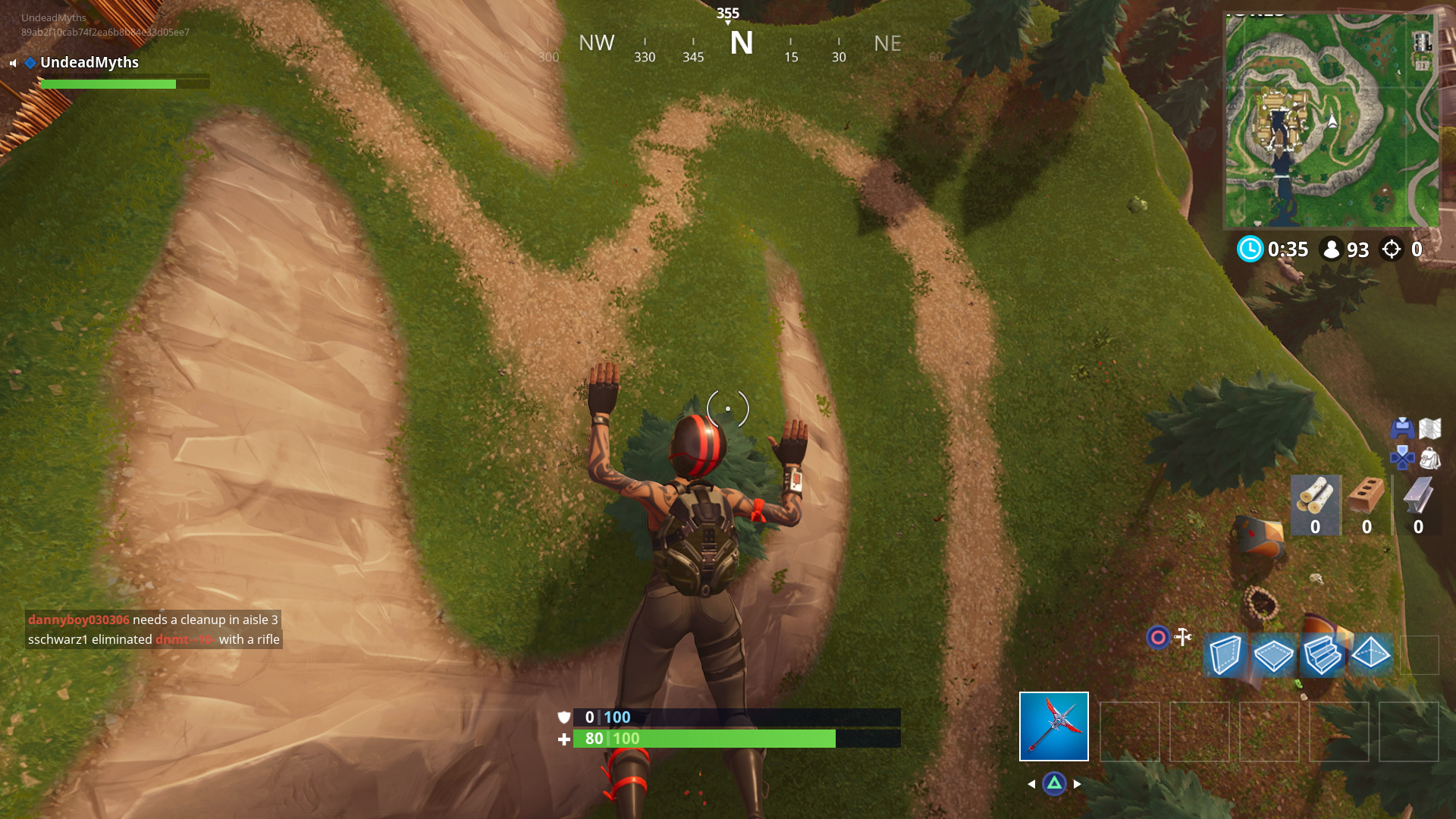Click the d-pad controller prompt icon
The width and height of the screenshot is (1456, 819).
[1401, 457]
